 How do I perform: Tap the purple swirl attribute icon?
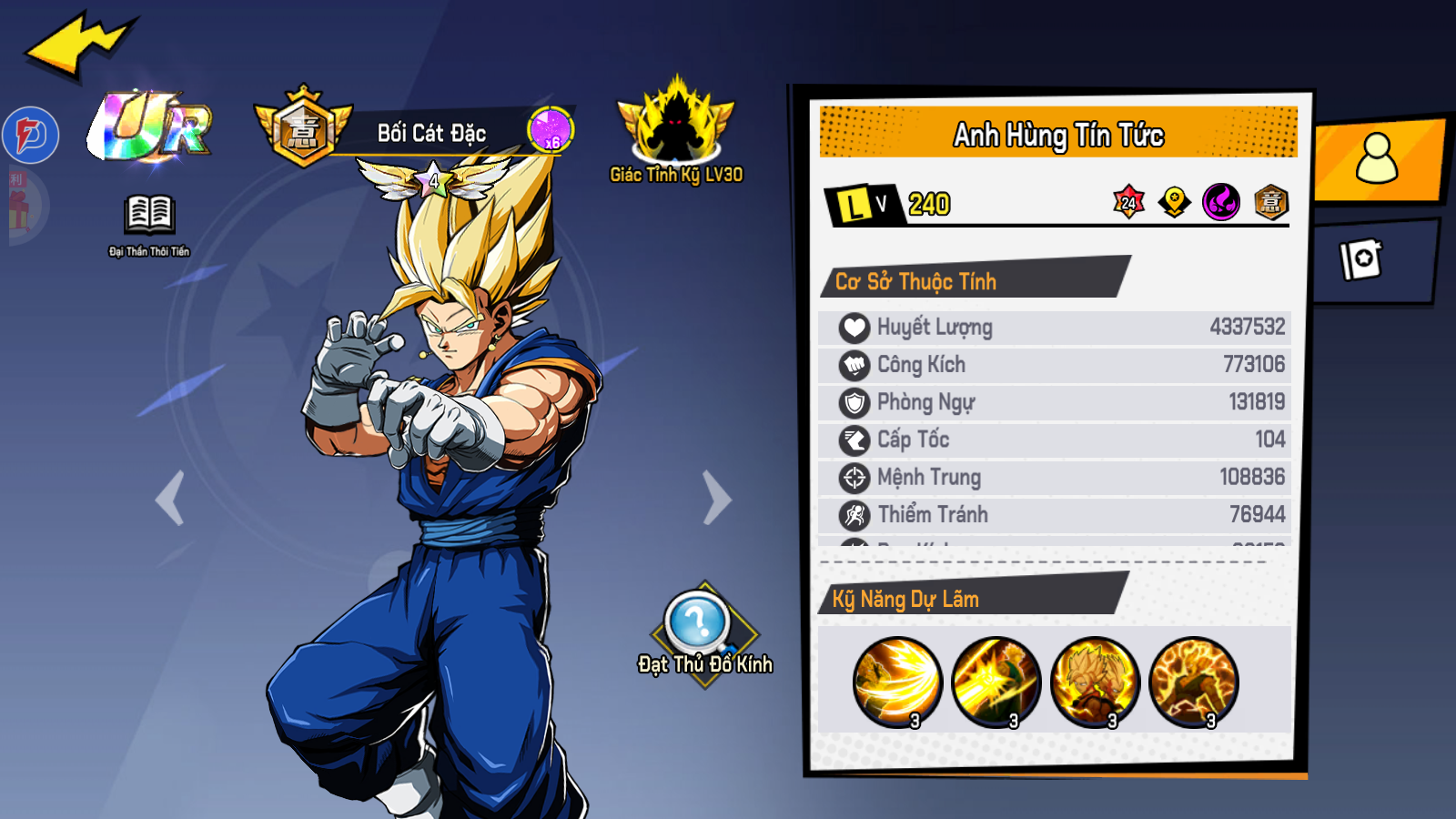pos(1221,202)
